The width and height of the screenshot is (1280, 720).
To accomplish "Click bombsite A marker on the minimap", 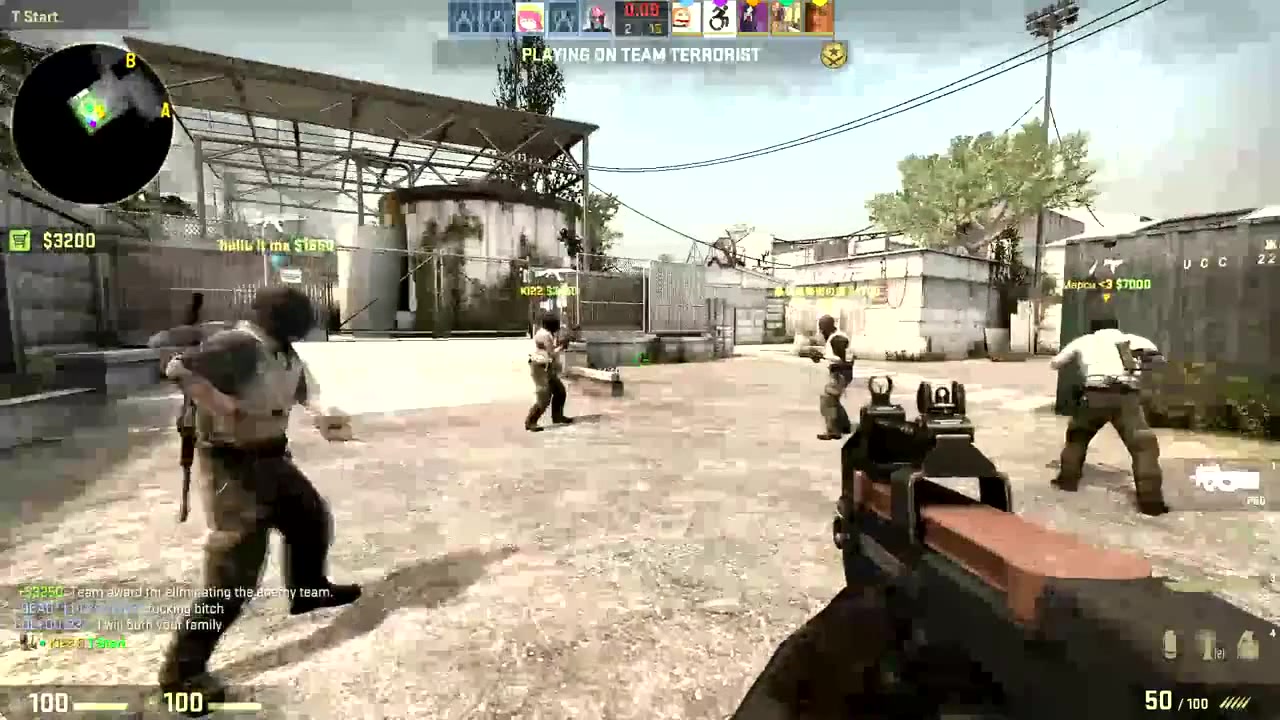I will pyautogui.click(x=164, y=111).
